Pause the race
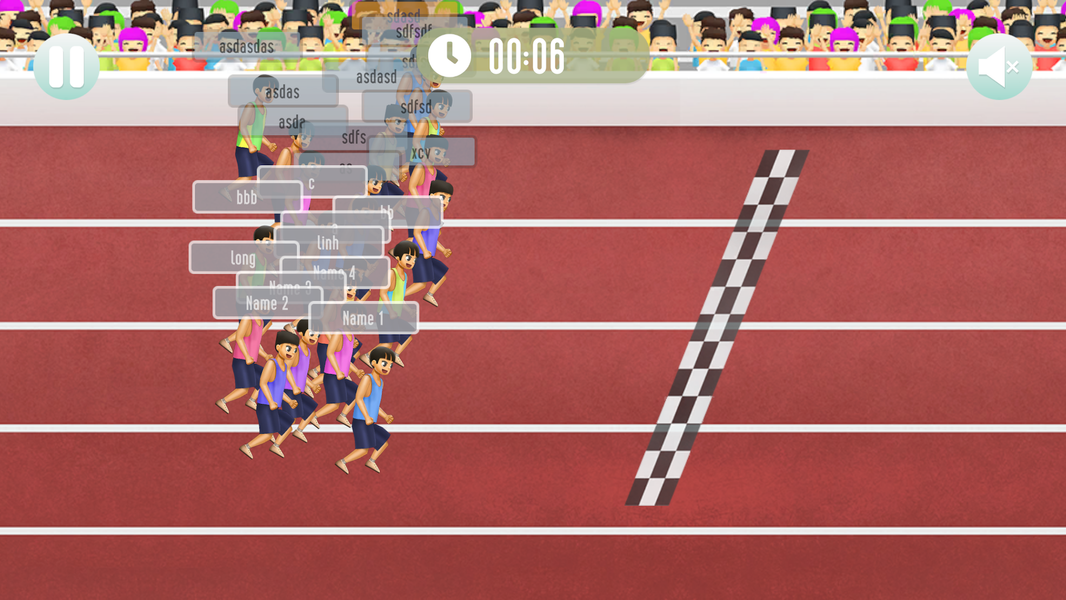 click(66, 66)
